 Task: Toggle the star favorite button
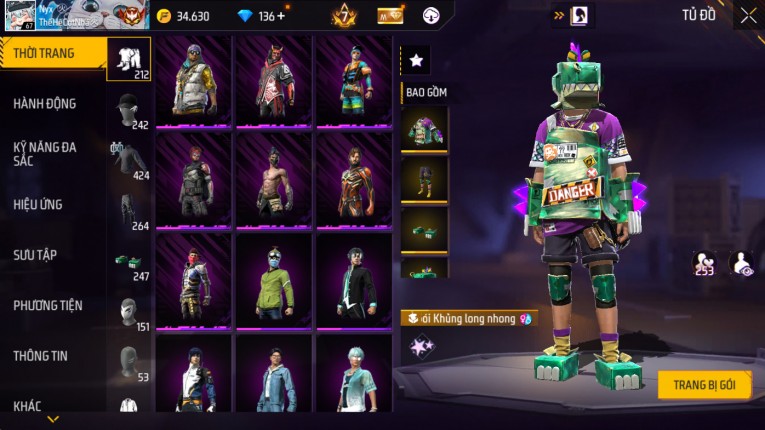tap(416, 61)
